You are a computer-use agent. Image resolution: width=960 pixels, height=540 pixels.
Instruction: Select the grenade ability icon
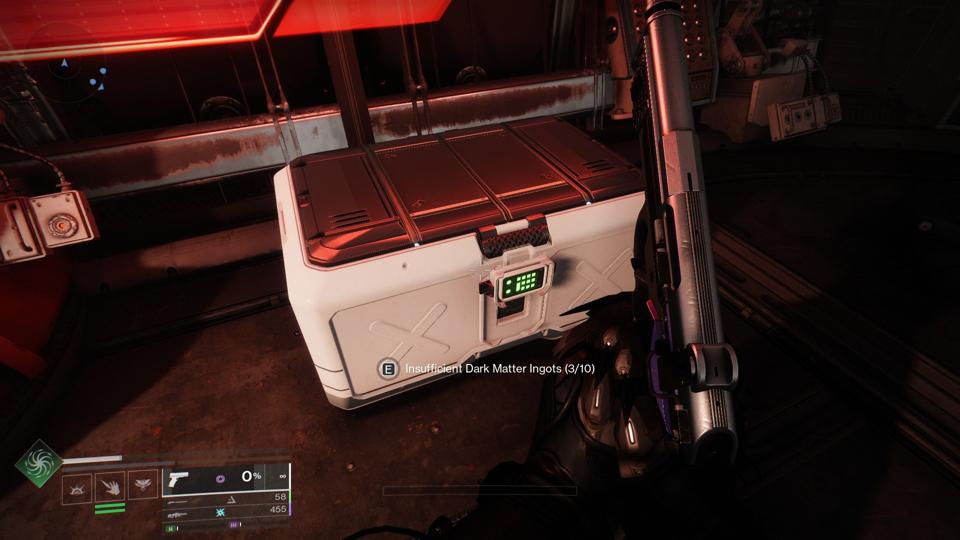(x=77, y=487)
